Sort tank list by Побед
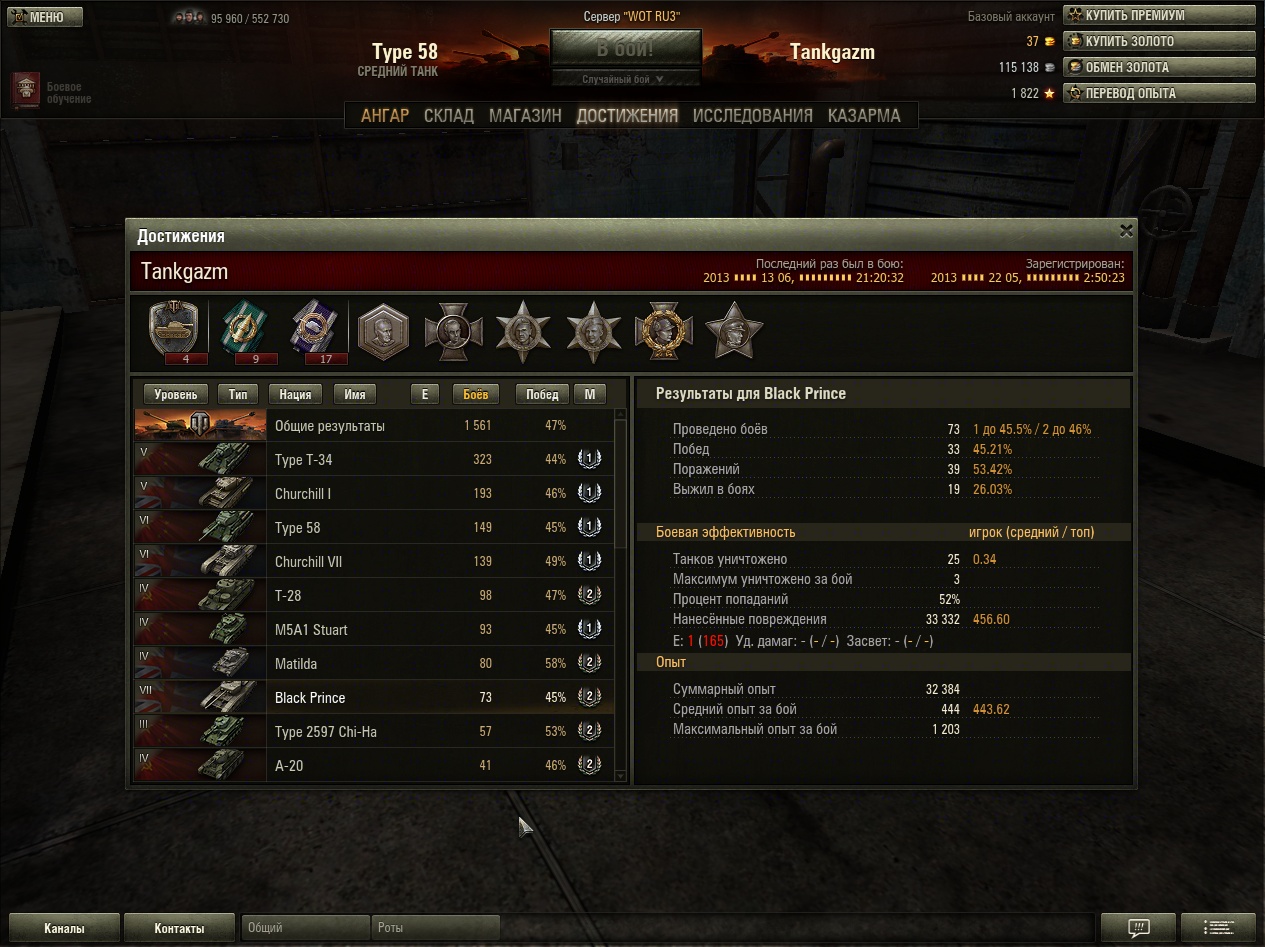This screenshot has height=947, width=1265. coord(542,394)
